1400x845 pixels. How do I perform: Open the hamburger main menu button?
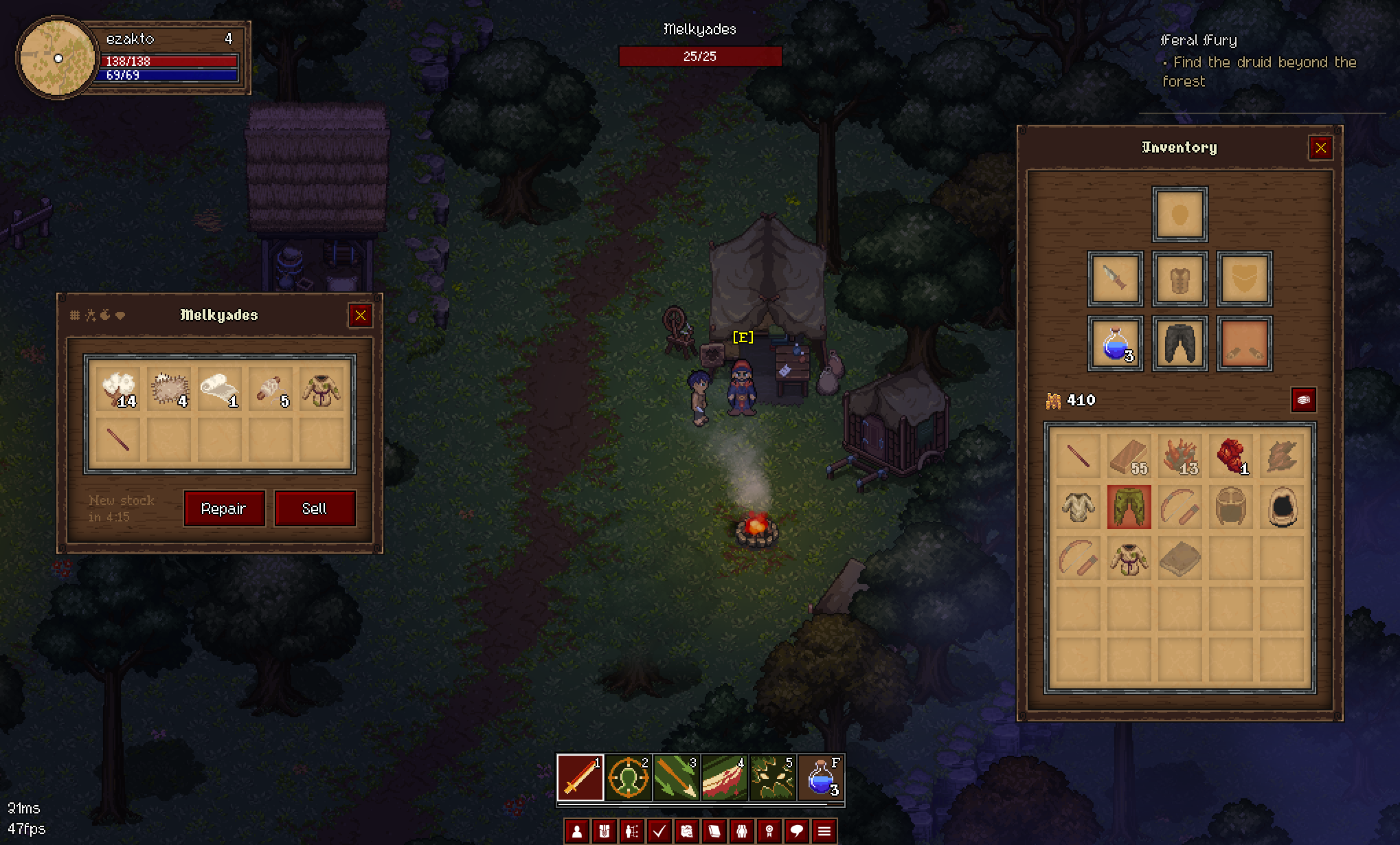tap(824, 832)
